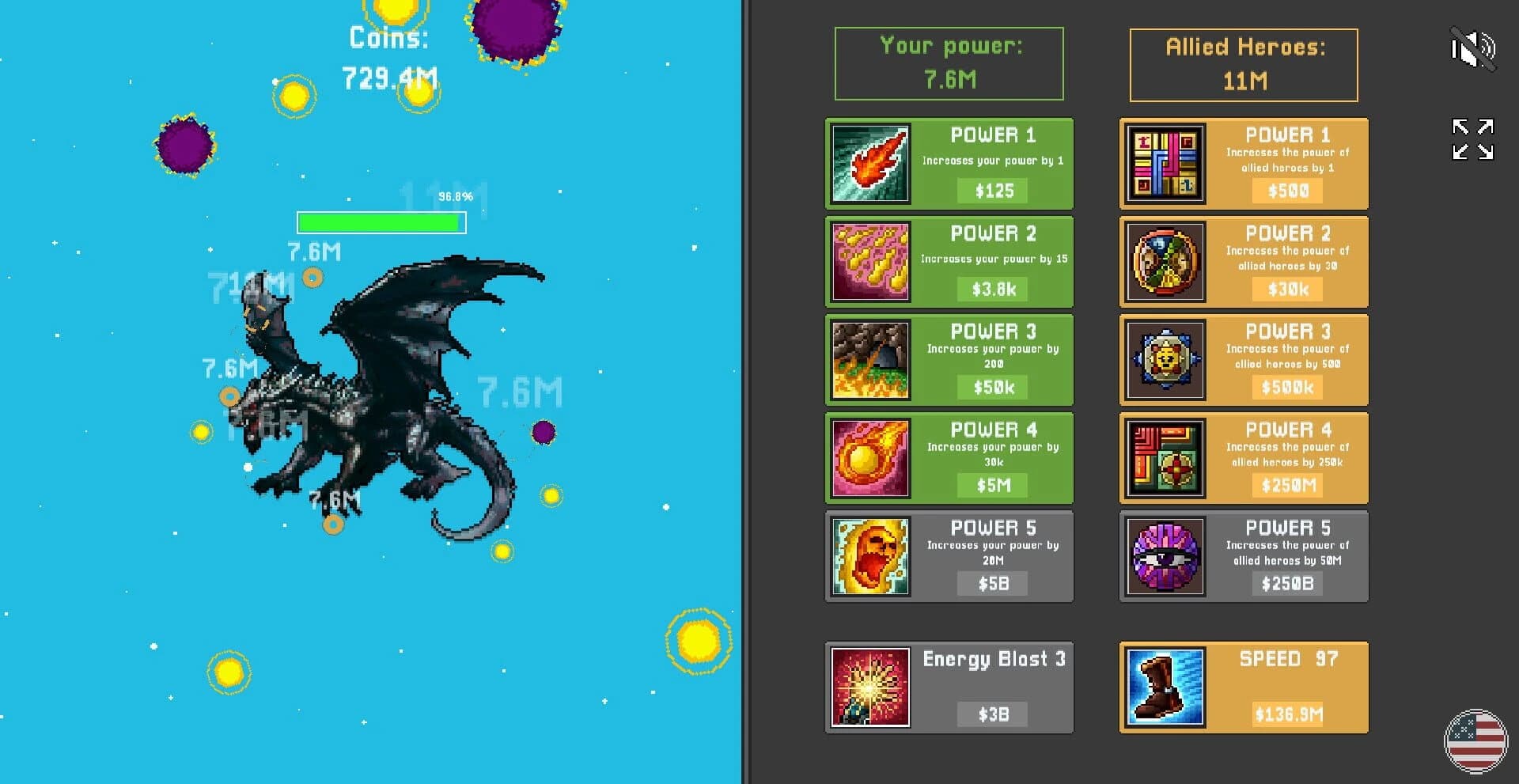Unmute the game sound
This screenshot has height=784, width=1519.
[1473, 49]
